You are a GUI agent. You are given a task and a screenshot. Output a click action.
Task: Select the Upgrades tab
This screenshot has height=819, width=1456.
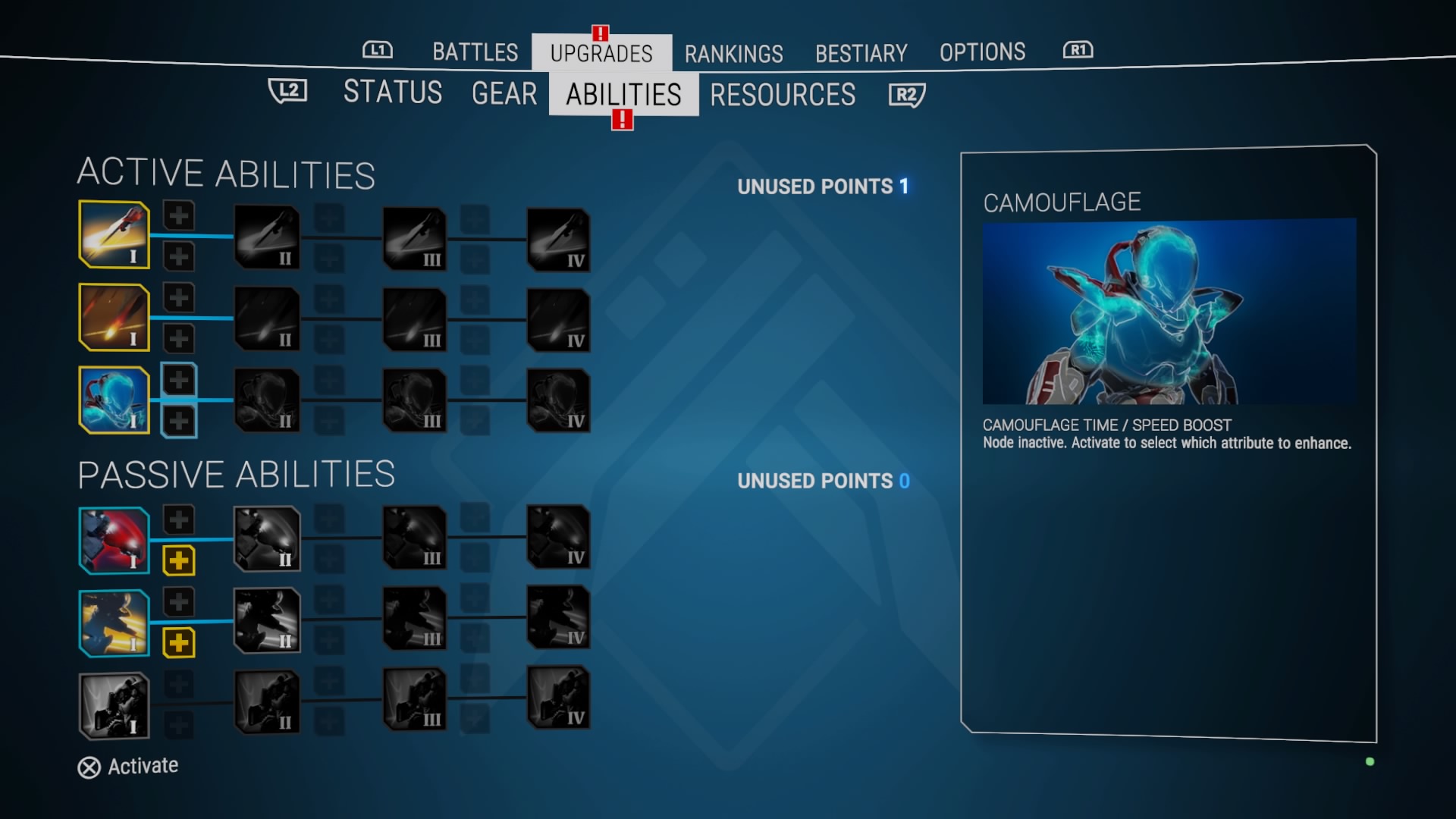[601, 53]
